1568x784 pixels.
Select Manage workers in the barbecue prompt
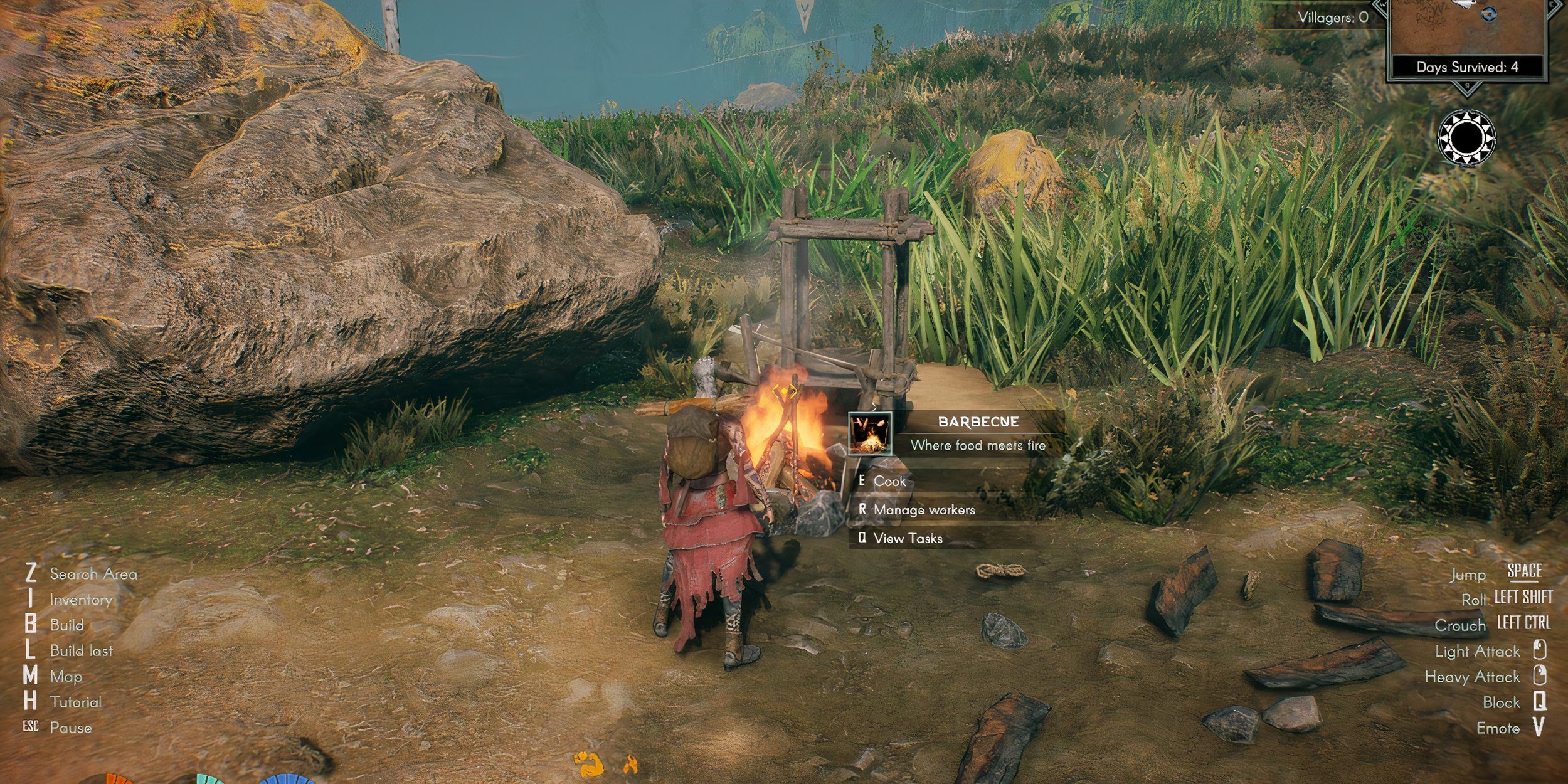click(923, 510)
